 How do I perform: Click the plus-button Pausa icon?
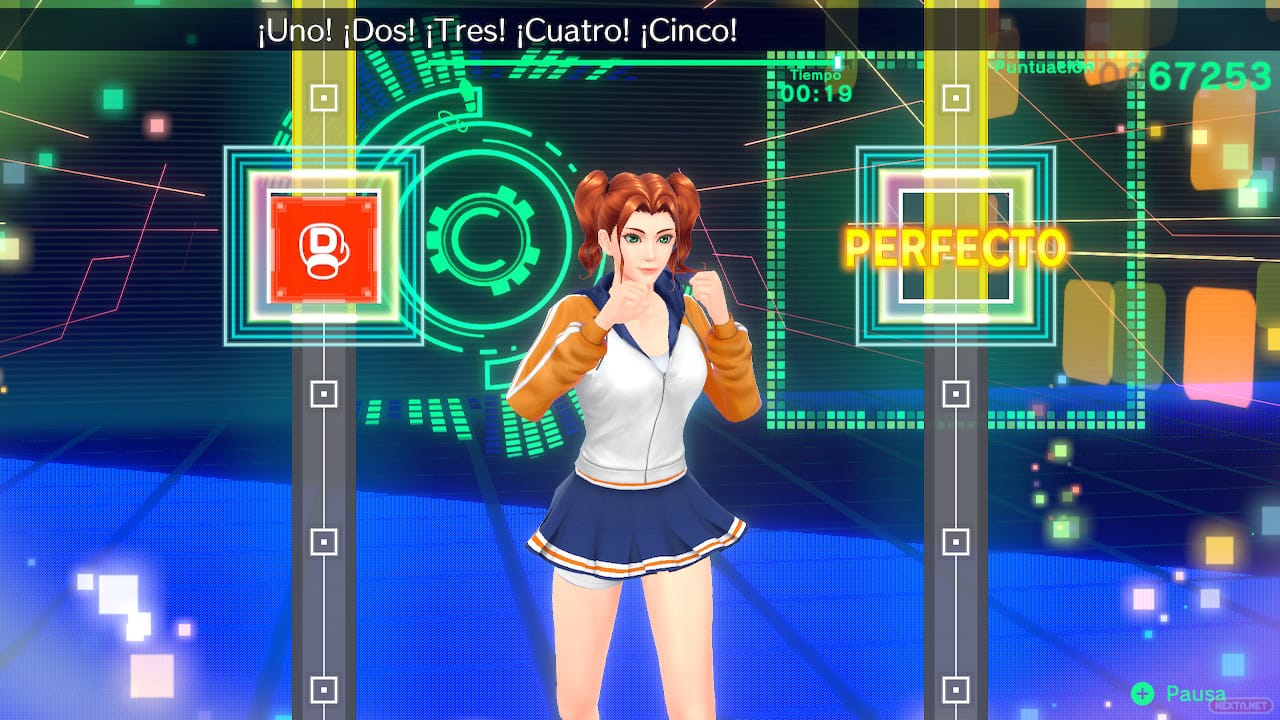pos(1143,694)
